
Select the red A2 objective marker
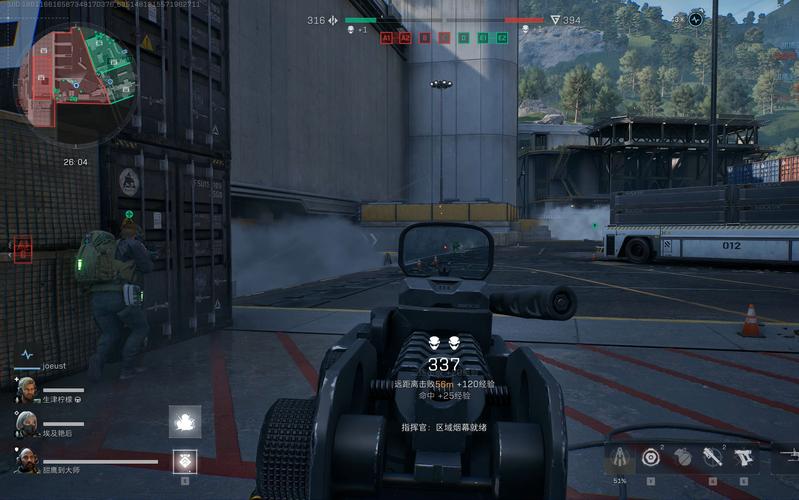pos(405,37)
